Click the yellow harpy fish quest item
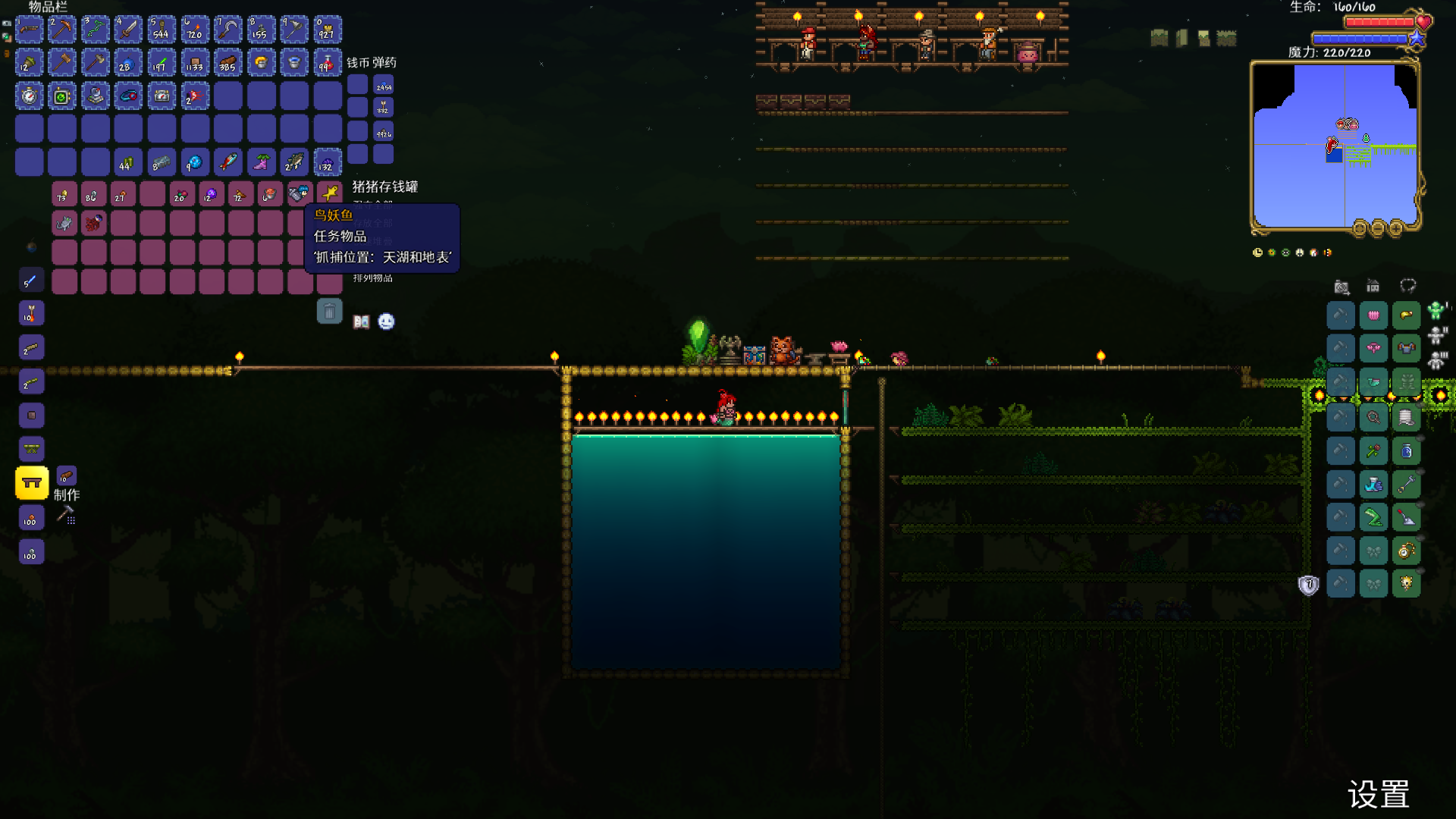This screenshot has width=1456, height=819. click(329, 194)
